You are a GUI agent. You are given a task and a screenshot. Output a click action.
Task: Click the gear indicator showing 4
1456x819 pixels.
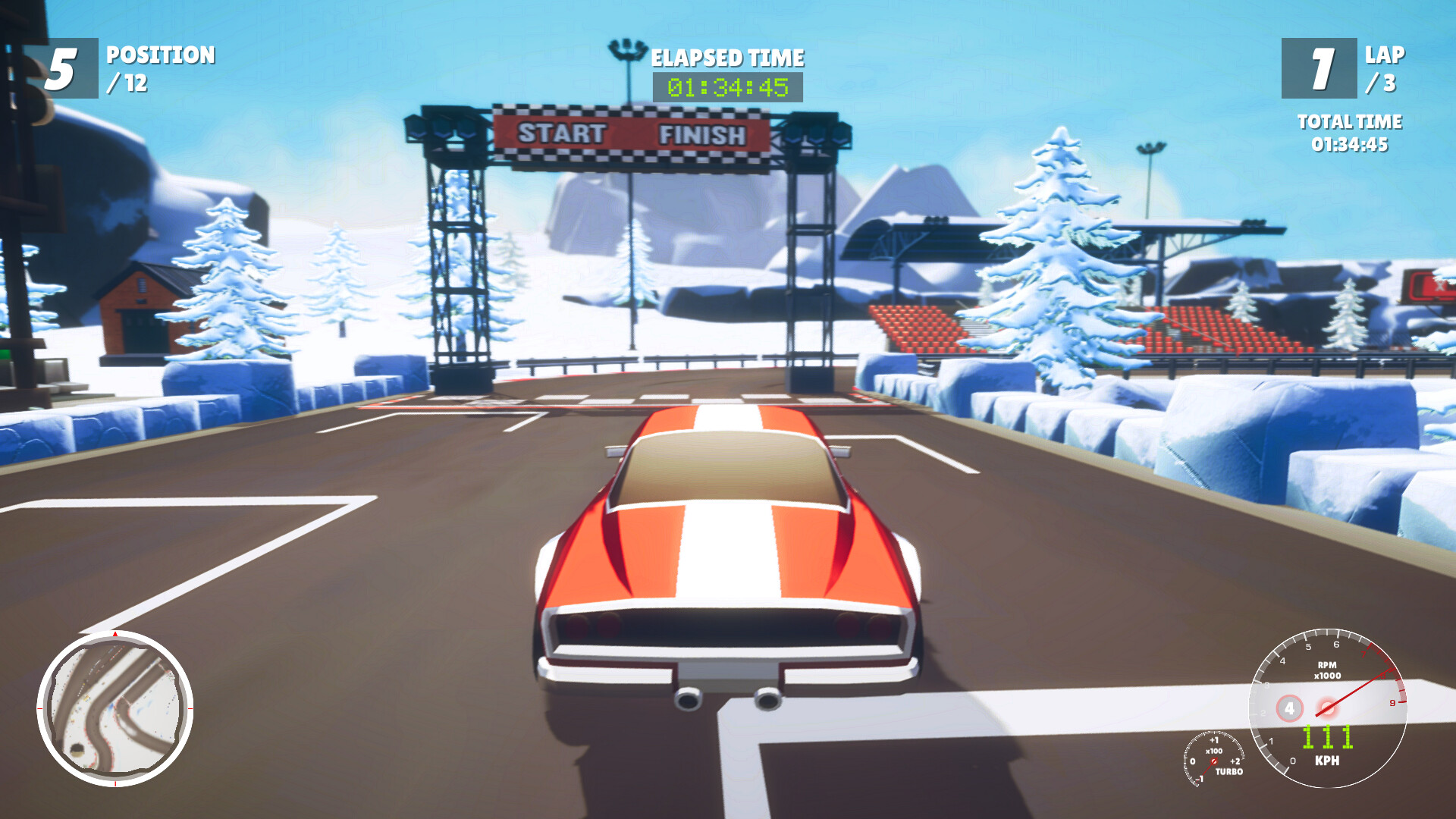point(1289,708)
